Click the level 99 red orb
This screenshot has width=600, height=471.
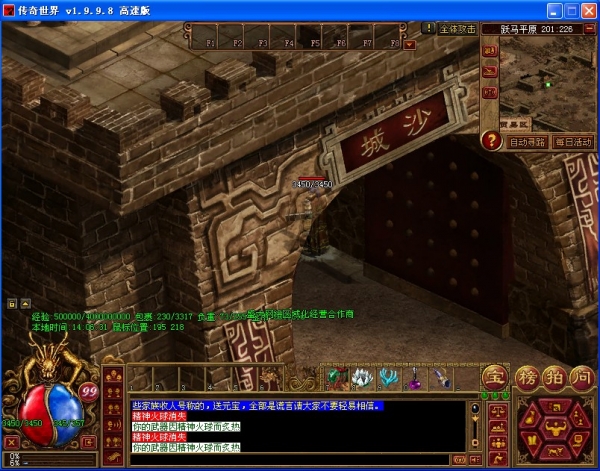coord(89,390)
